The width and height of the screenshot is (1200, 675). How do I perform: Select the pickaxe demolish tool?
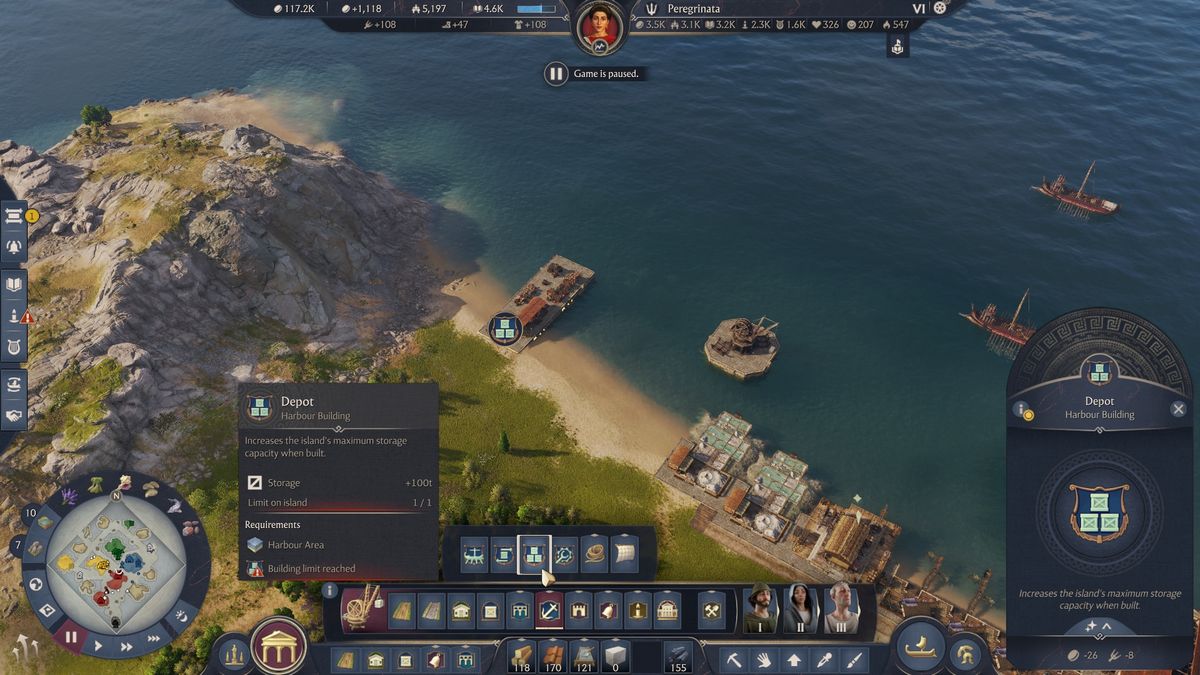[x=733, y=660]
